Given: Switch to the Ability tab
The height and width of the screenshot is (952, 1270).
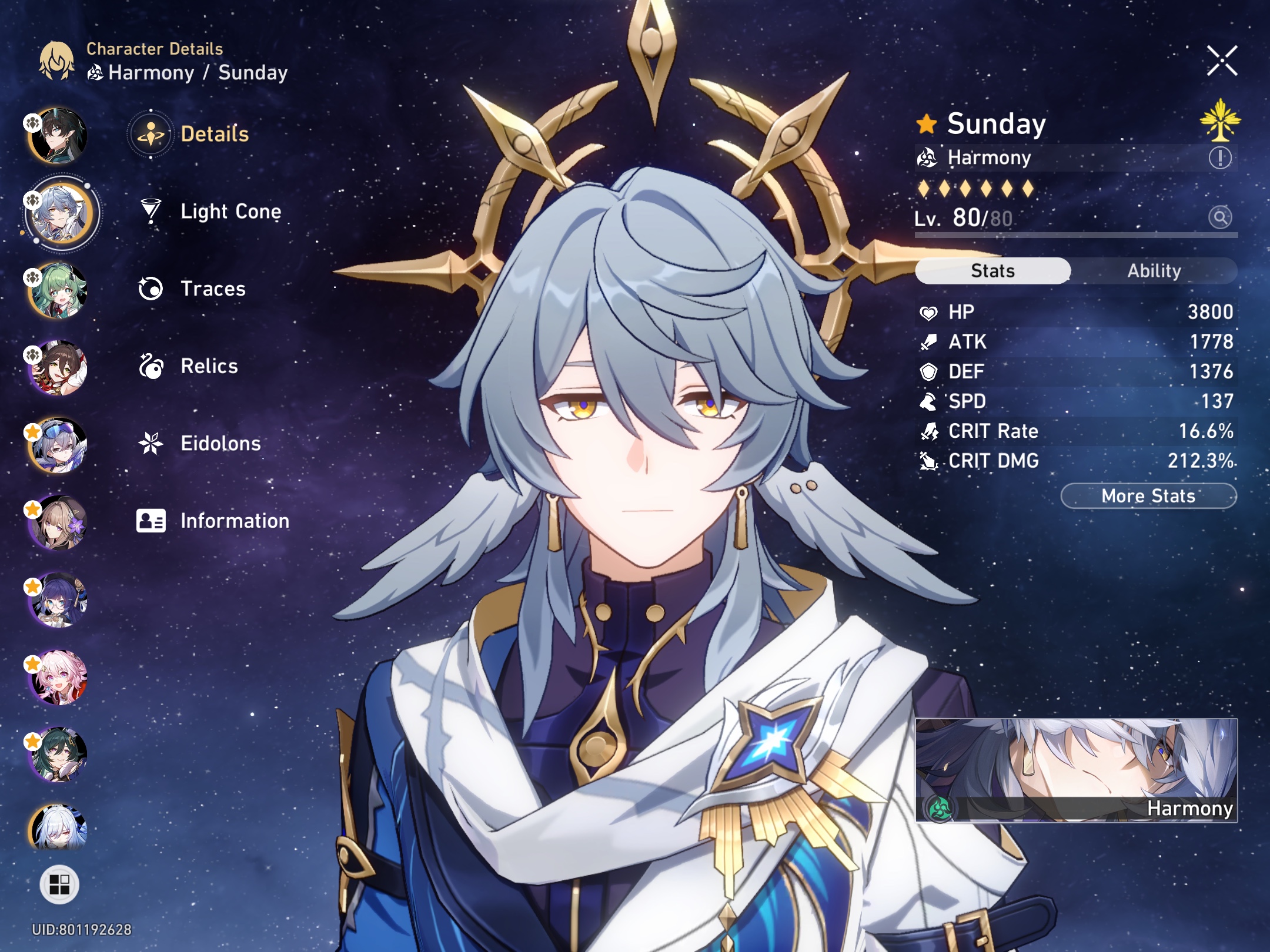Looking at the screenshot, I should click(1154, 270).
